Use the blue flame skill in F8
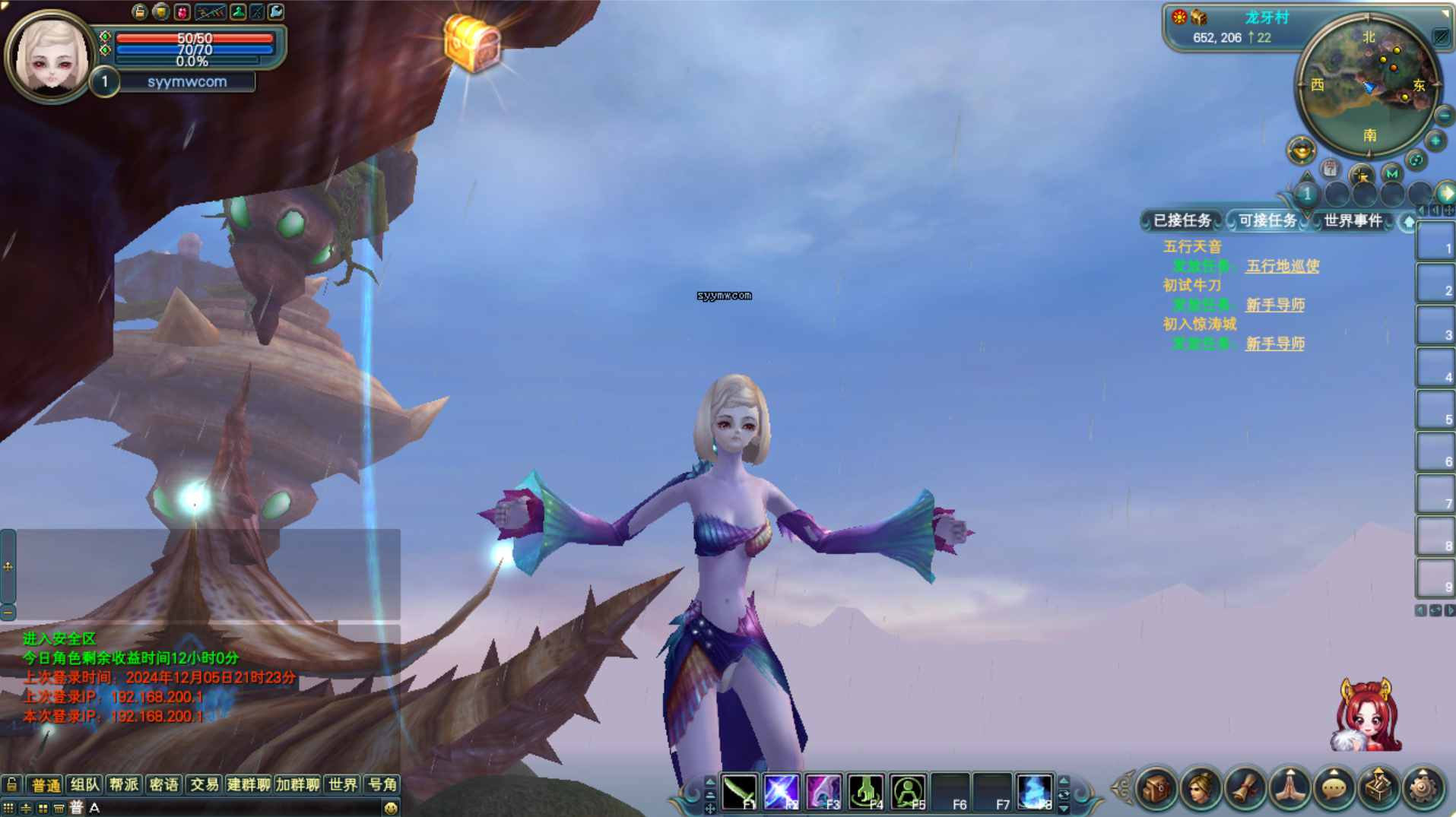This screenshot has height=817, width=1456. point(1034,791)
